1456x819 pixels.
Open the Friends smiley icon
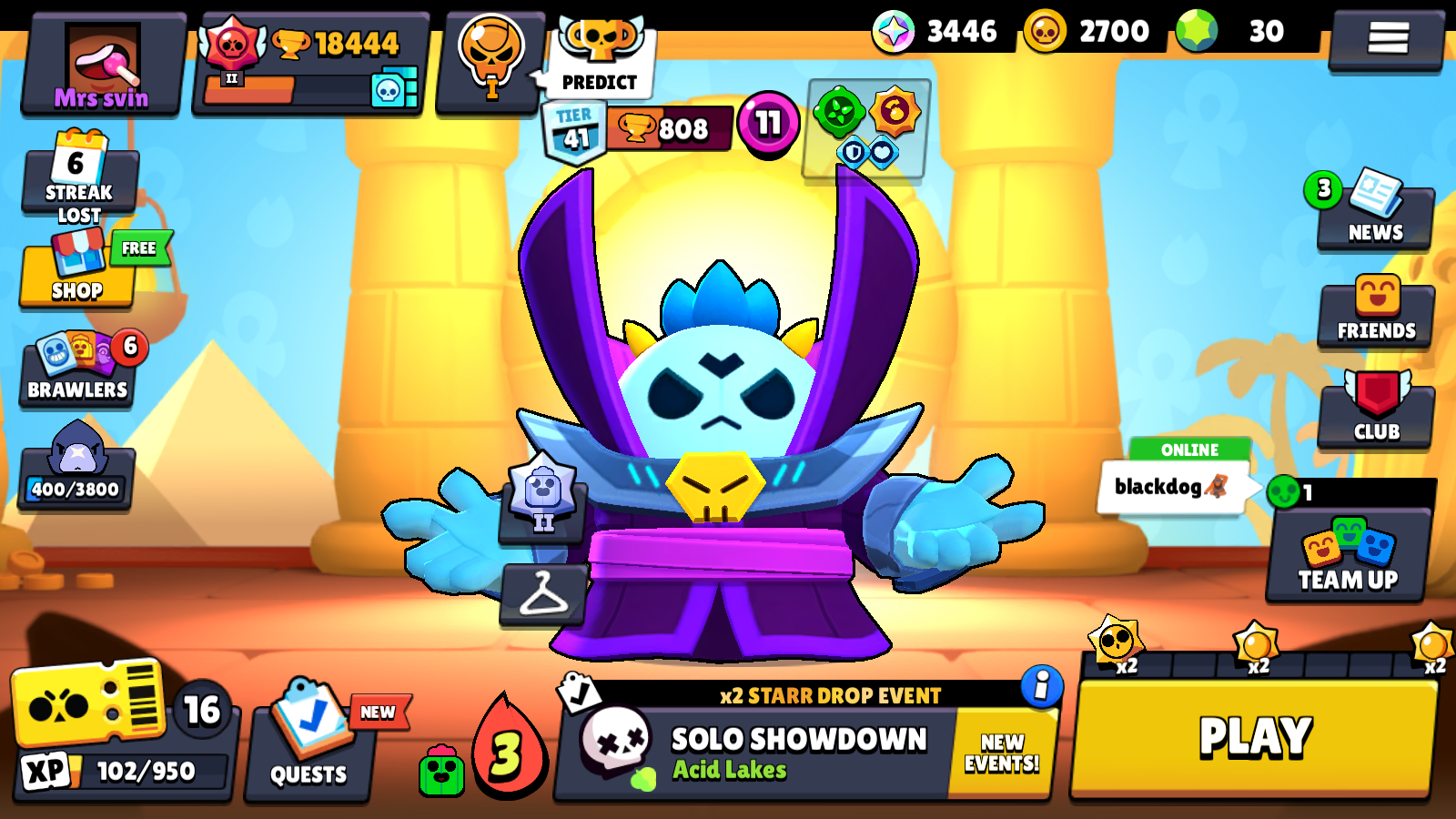[1376, 311]
